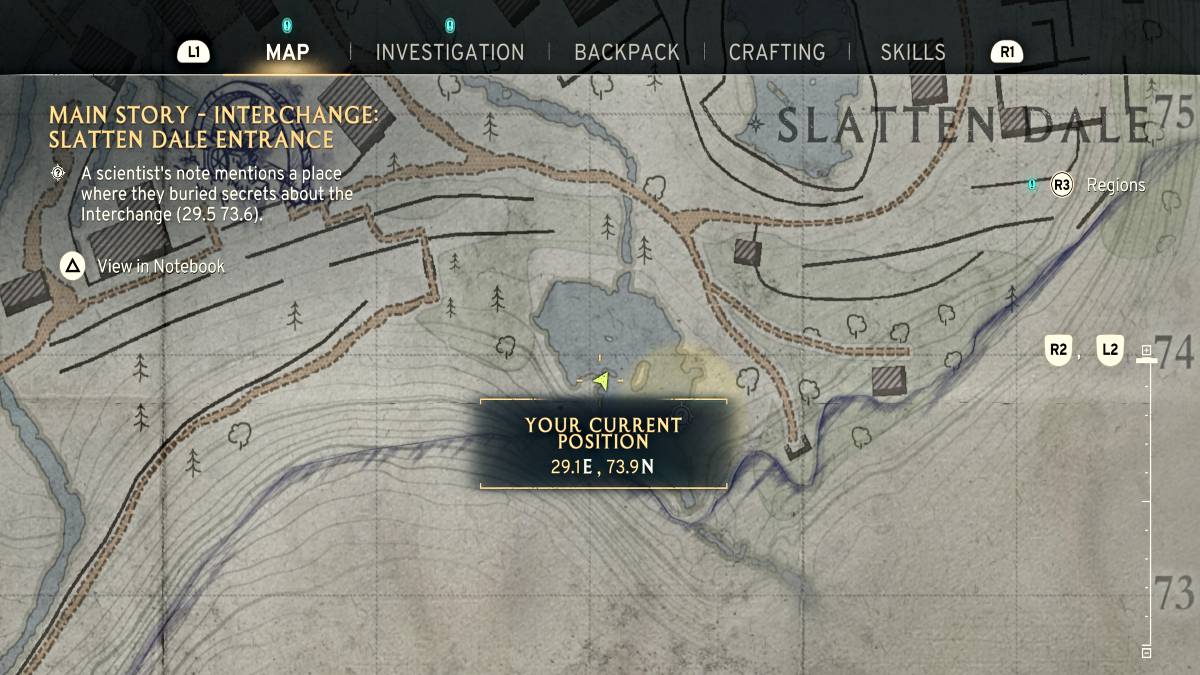
Task: Click the plus icon atop the zoom slider
Action: coord(1147,351)
